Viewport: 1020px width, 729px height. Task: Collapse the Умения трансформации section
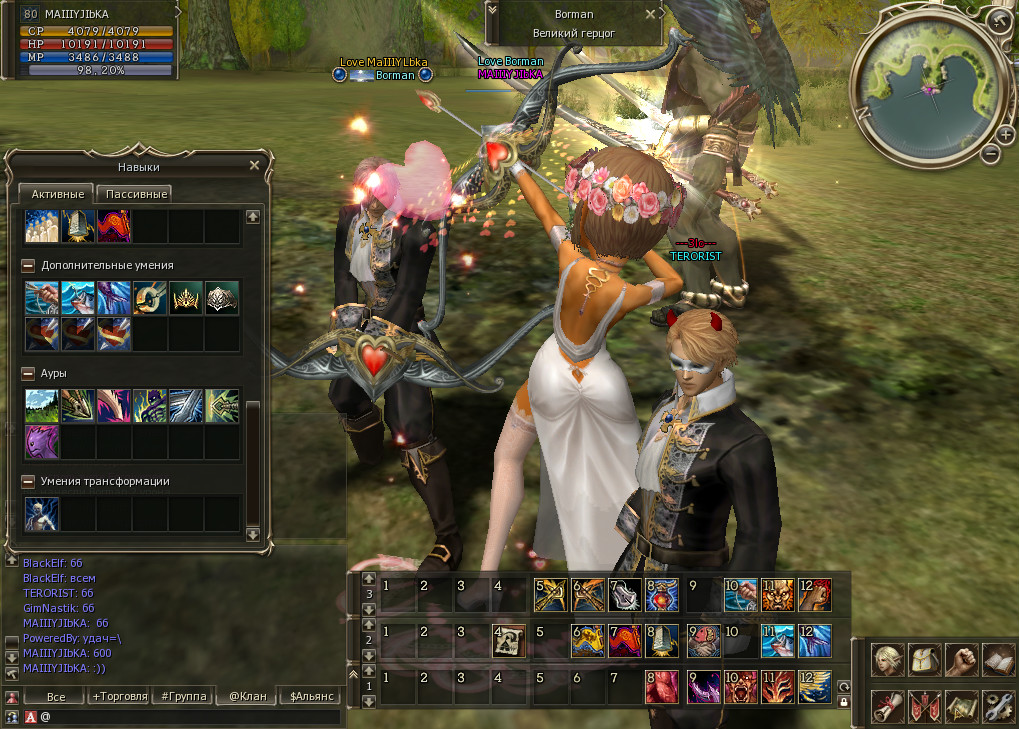[x=28, y=481]
